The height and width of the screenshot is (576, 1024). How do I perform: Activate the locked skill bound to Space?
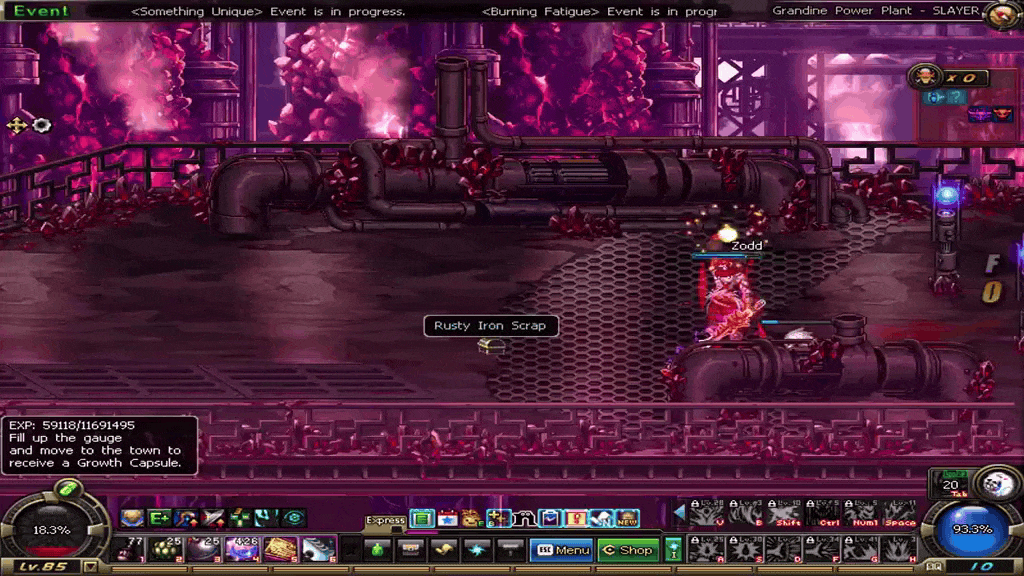900,513
